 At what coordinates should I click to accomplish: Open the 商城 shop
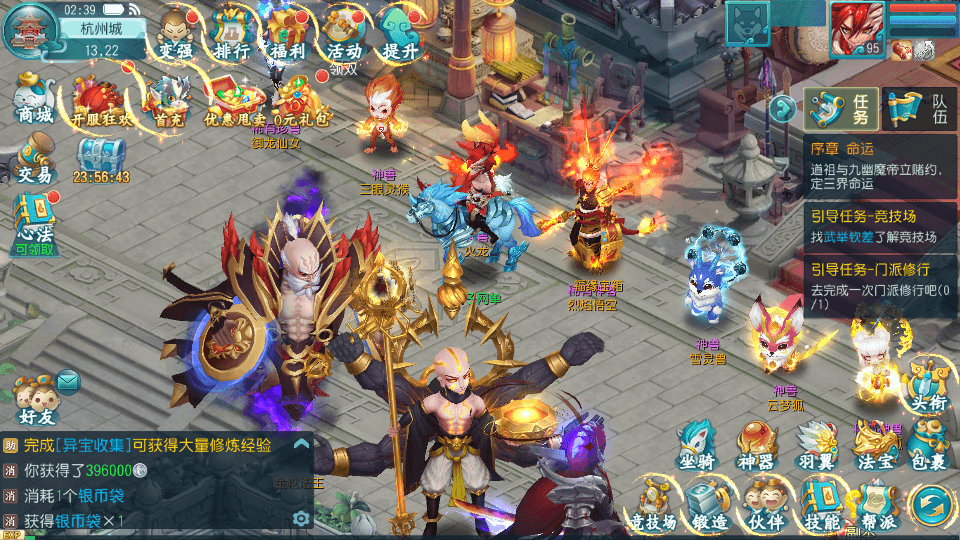34,98
